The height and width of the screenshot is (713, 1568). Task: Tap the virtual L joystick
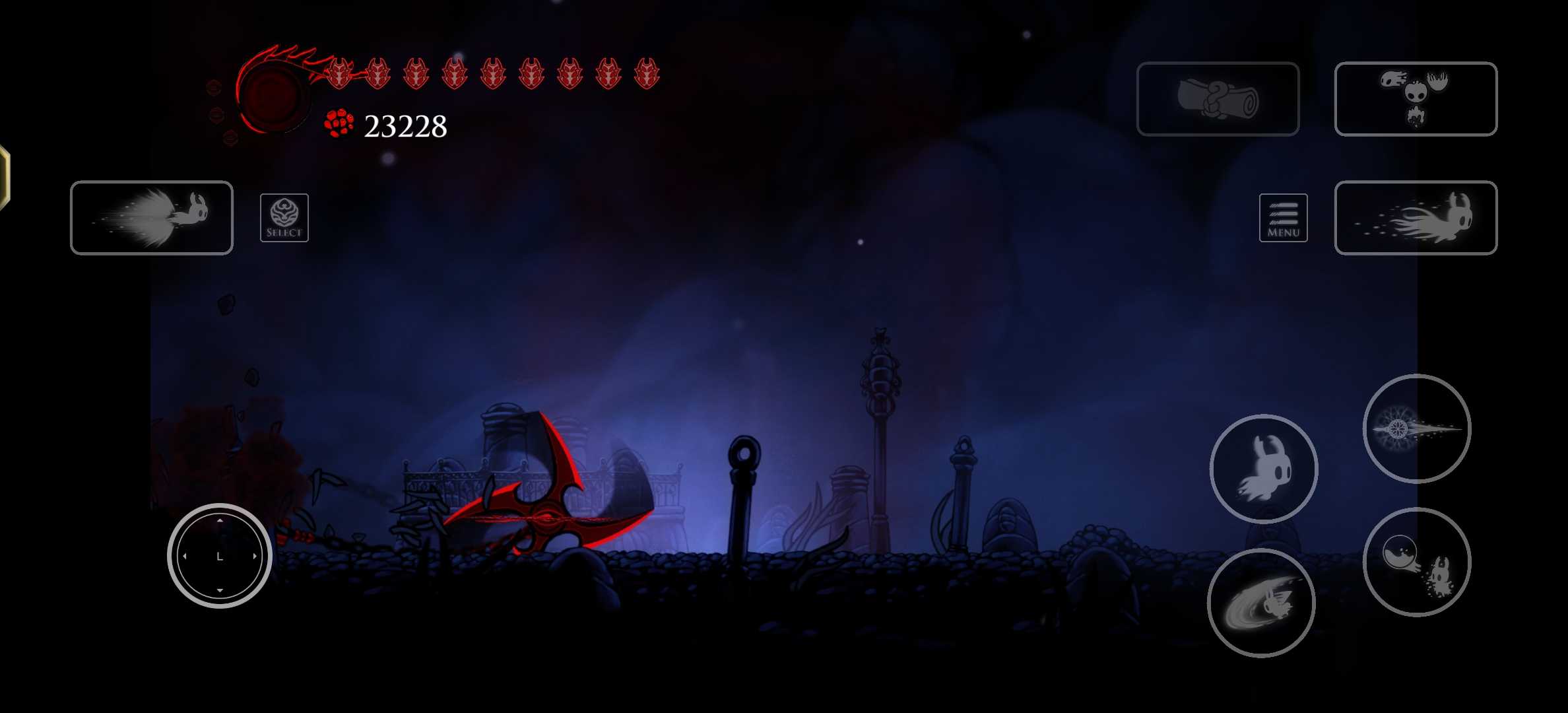click(220, 556)
